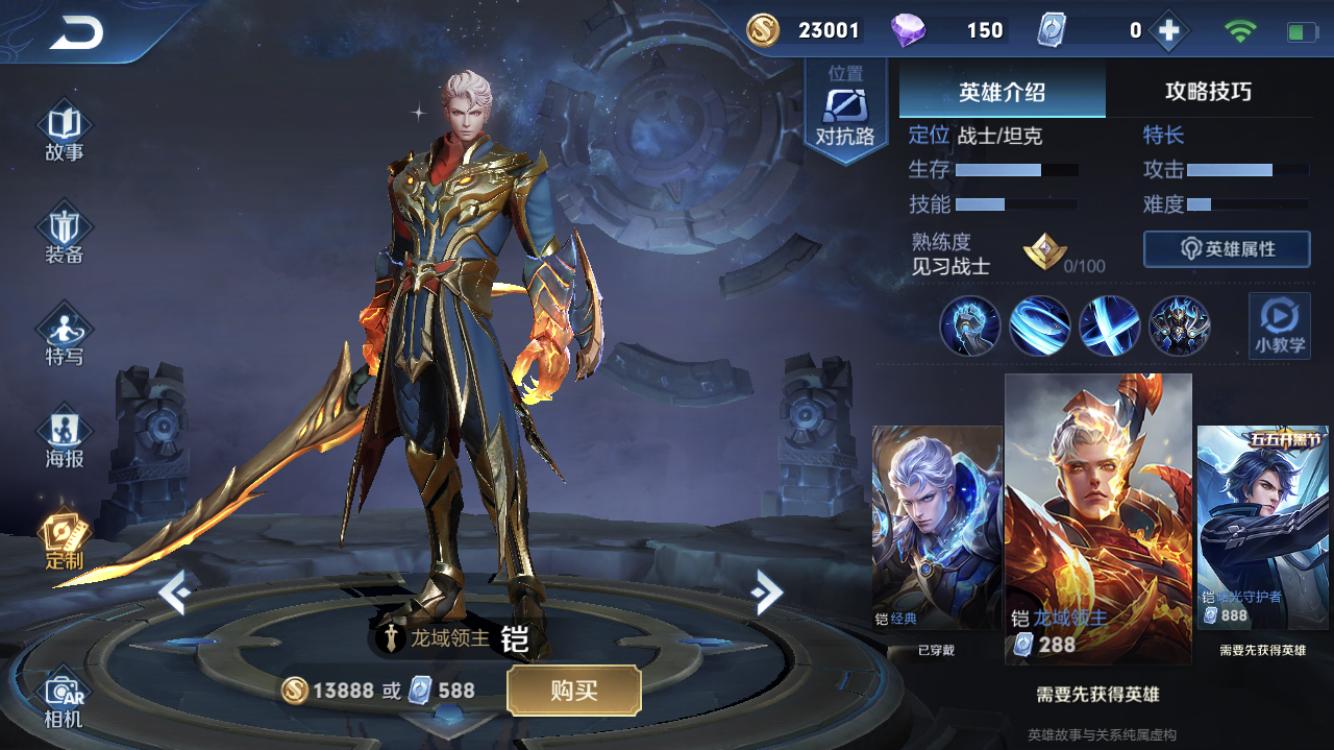Open the 特写 (close-up) view
Image resolution: width=1334 pixels, height=750 pixels.
pyautogui.click(x=63, y=330)
